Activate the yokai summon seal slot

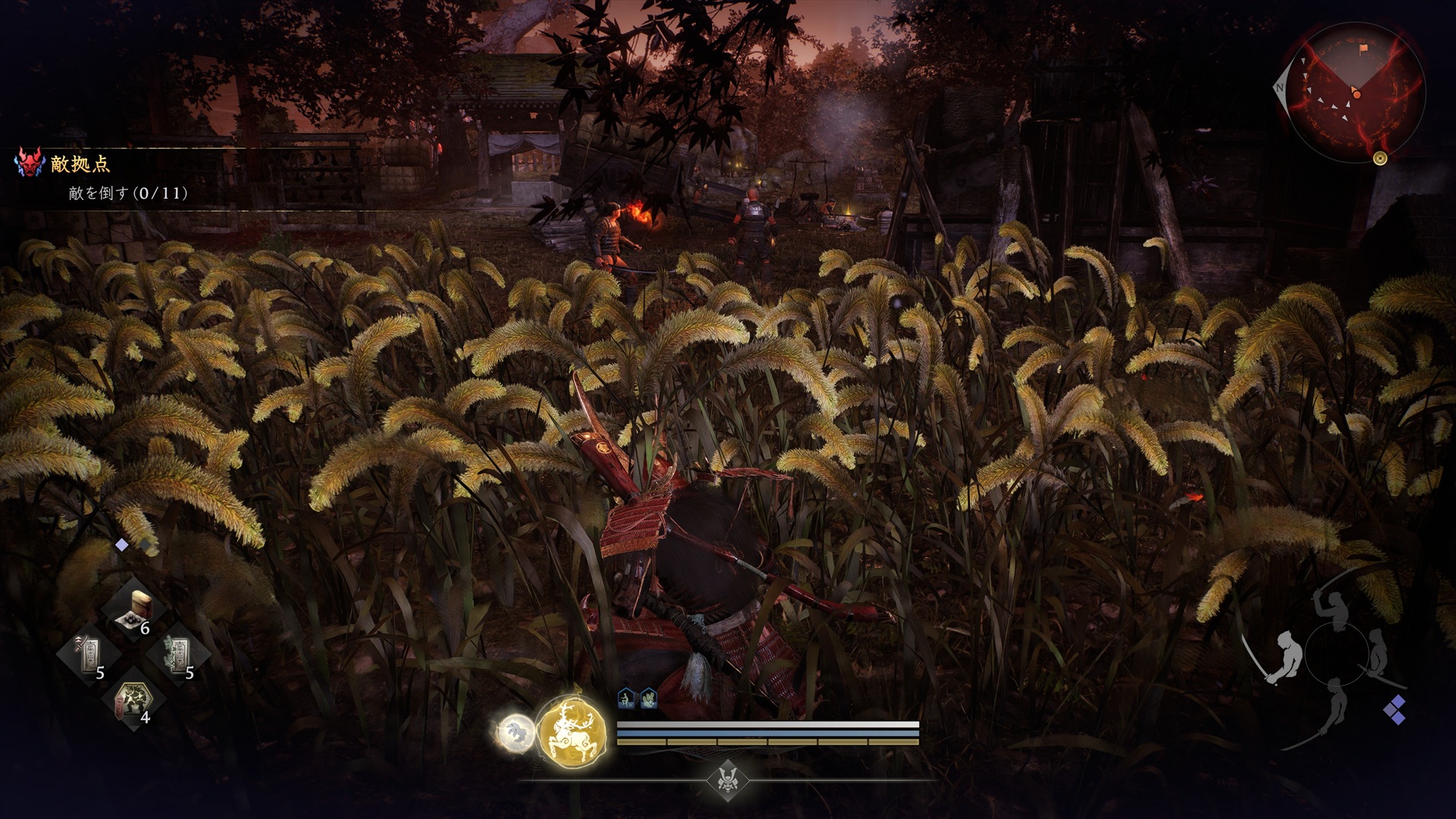point(133,700)
